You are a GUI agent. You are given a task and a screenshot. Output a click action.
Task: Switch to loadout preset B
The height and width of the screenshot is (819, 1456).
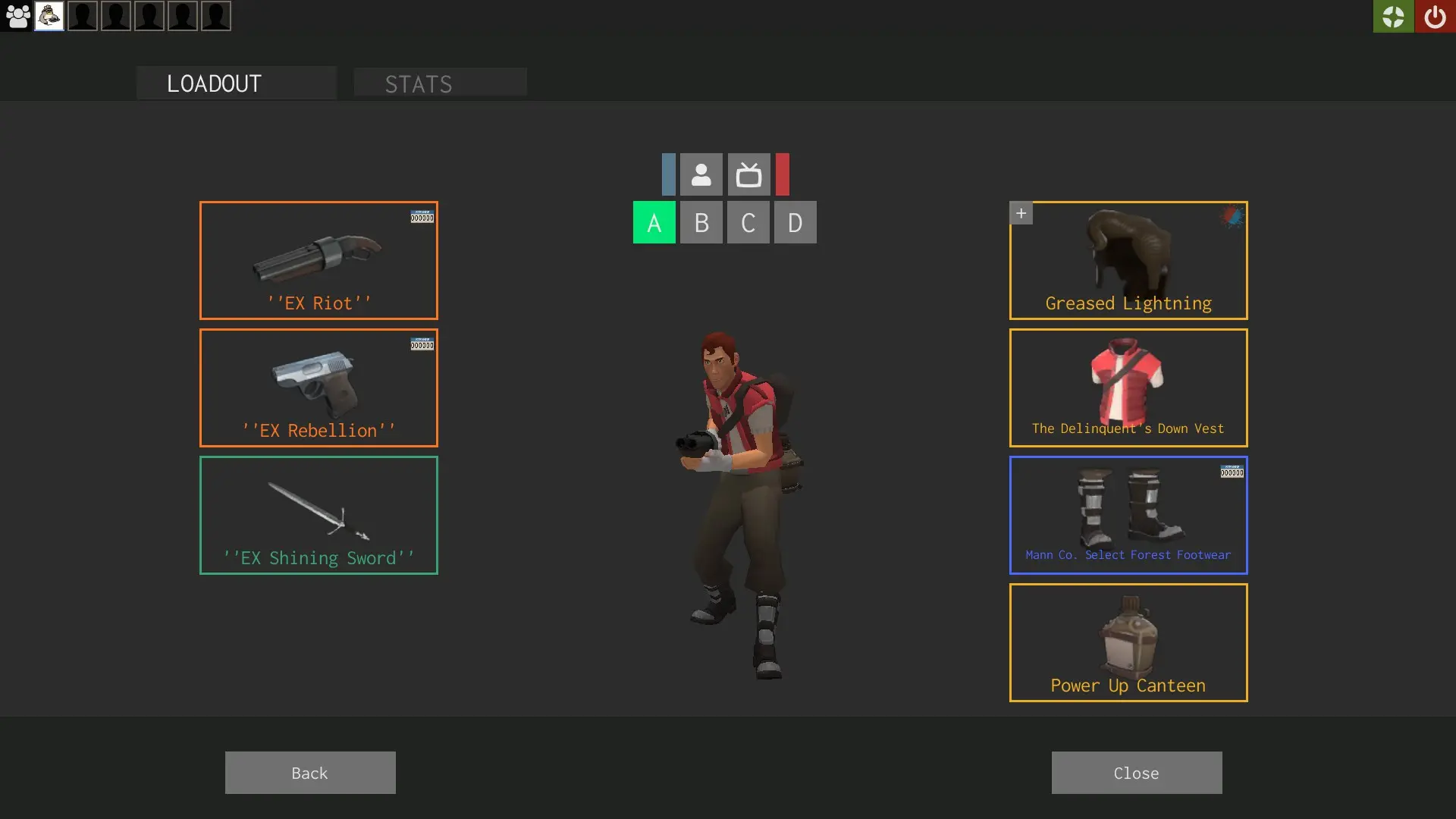[701, 222]
